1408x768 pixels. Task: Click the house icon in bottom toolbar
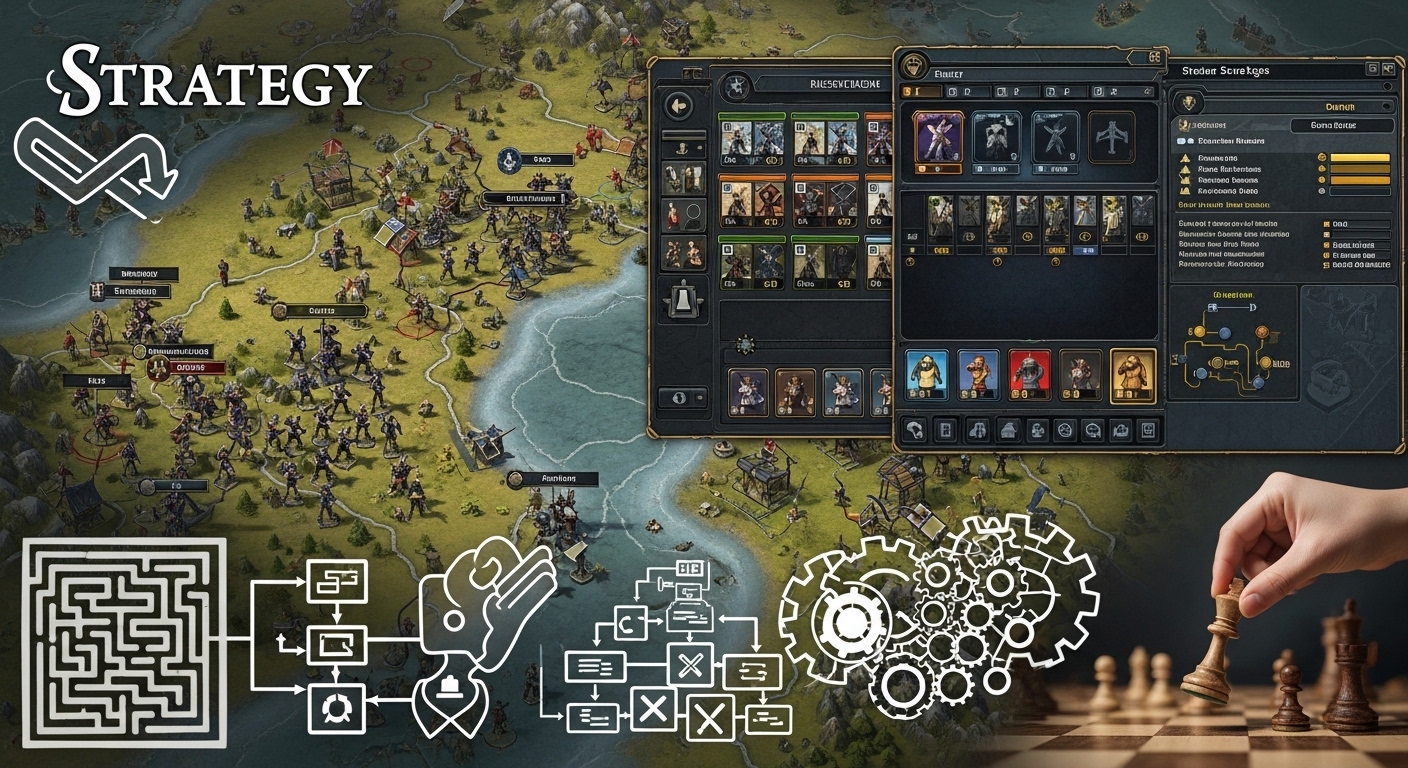pos(1008,431)
